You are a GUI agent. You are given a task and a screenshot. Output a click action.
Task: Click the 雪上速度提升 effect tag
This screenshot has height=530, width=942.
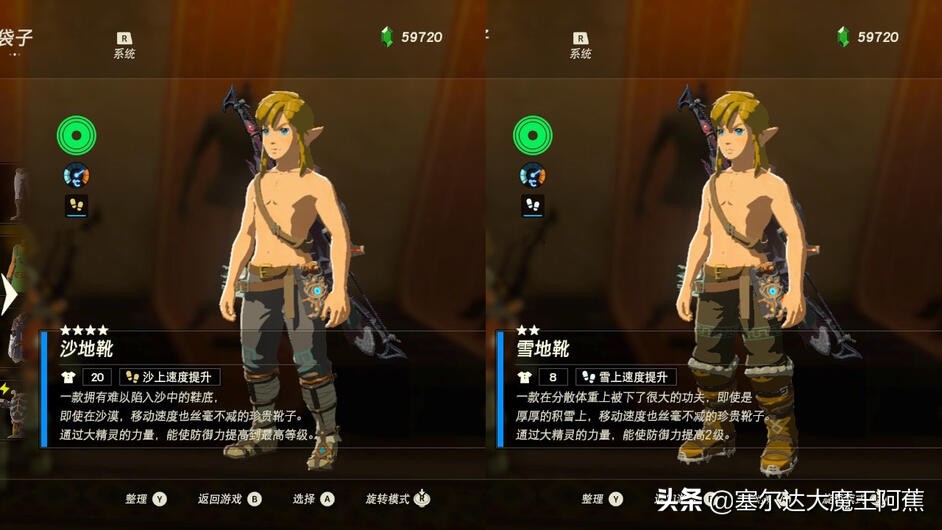point(626,377)
